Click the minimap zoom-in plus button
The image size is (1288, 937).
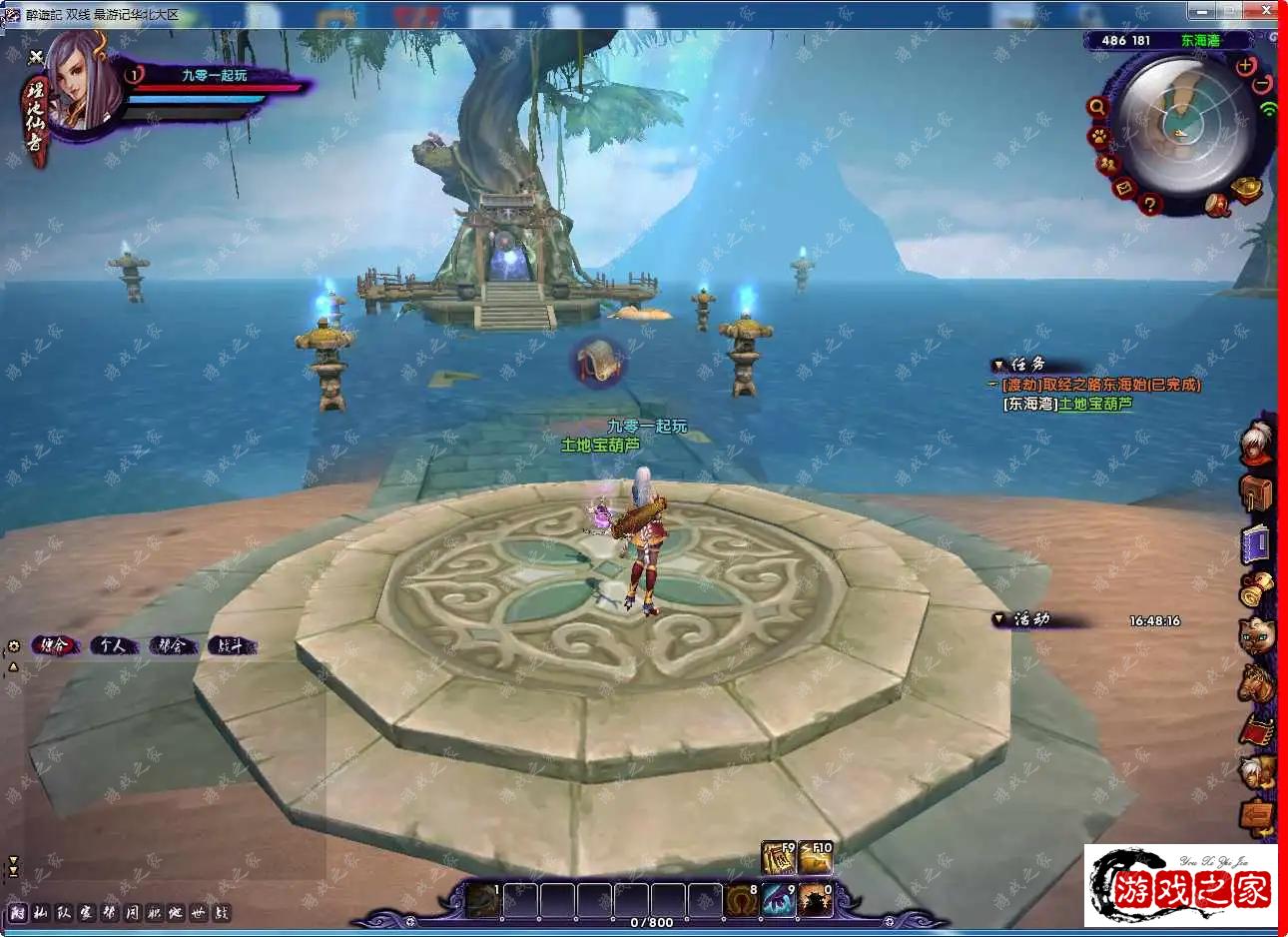click(1245, 66)
